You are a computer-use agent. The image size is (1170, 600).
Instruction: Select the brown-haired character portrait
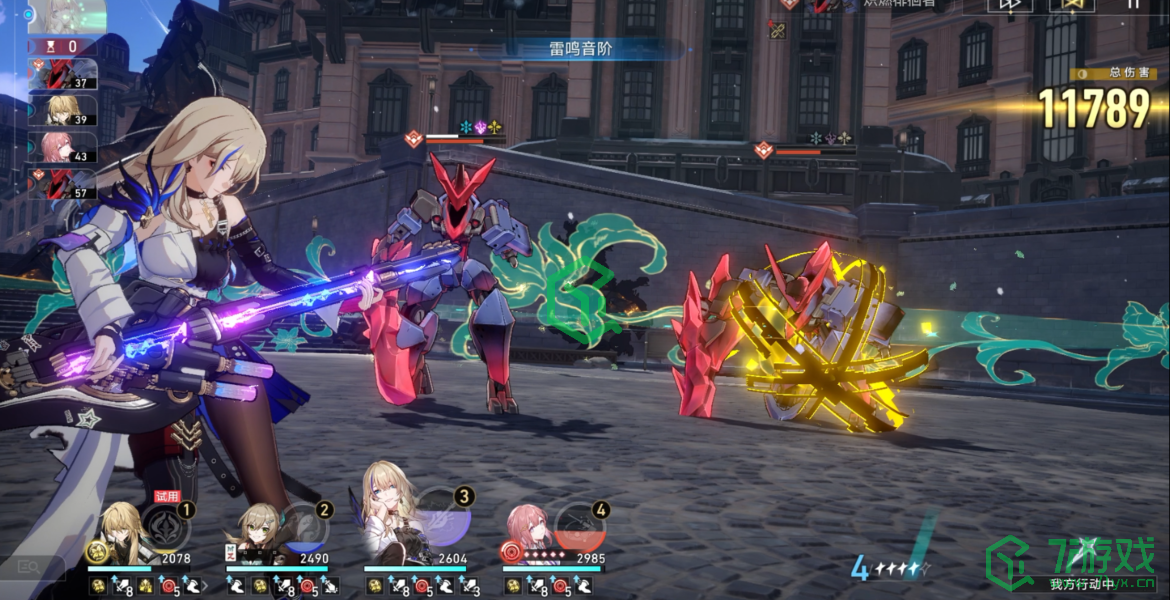click(x=258, y=535)
